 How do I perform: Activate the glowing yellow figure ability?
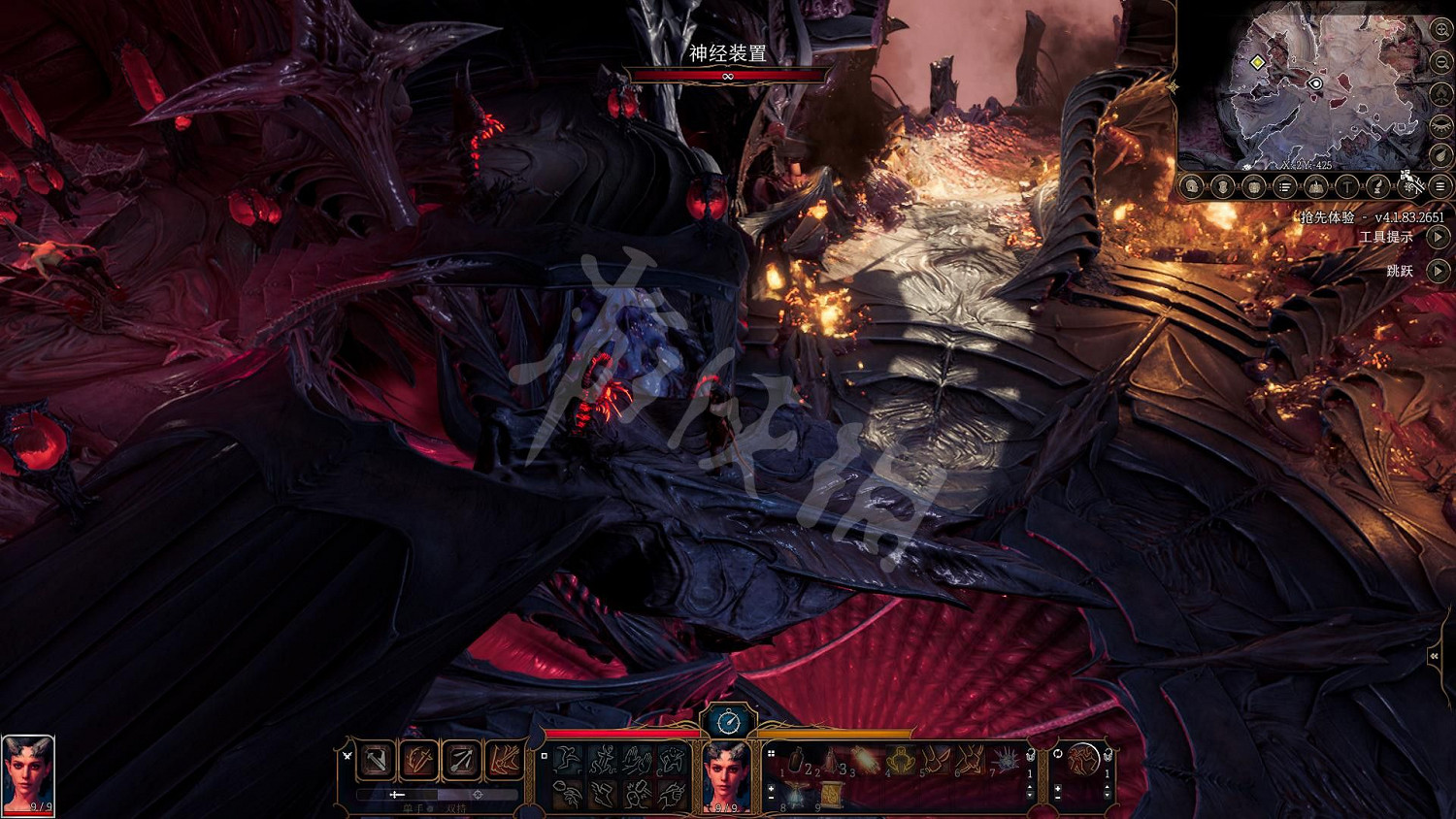(900, 760)
